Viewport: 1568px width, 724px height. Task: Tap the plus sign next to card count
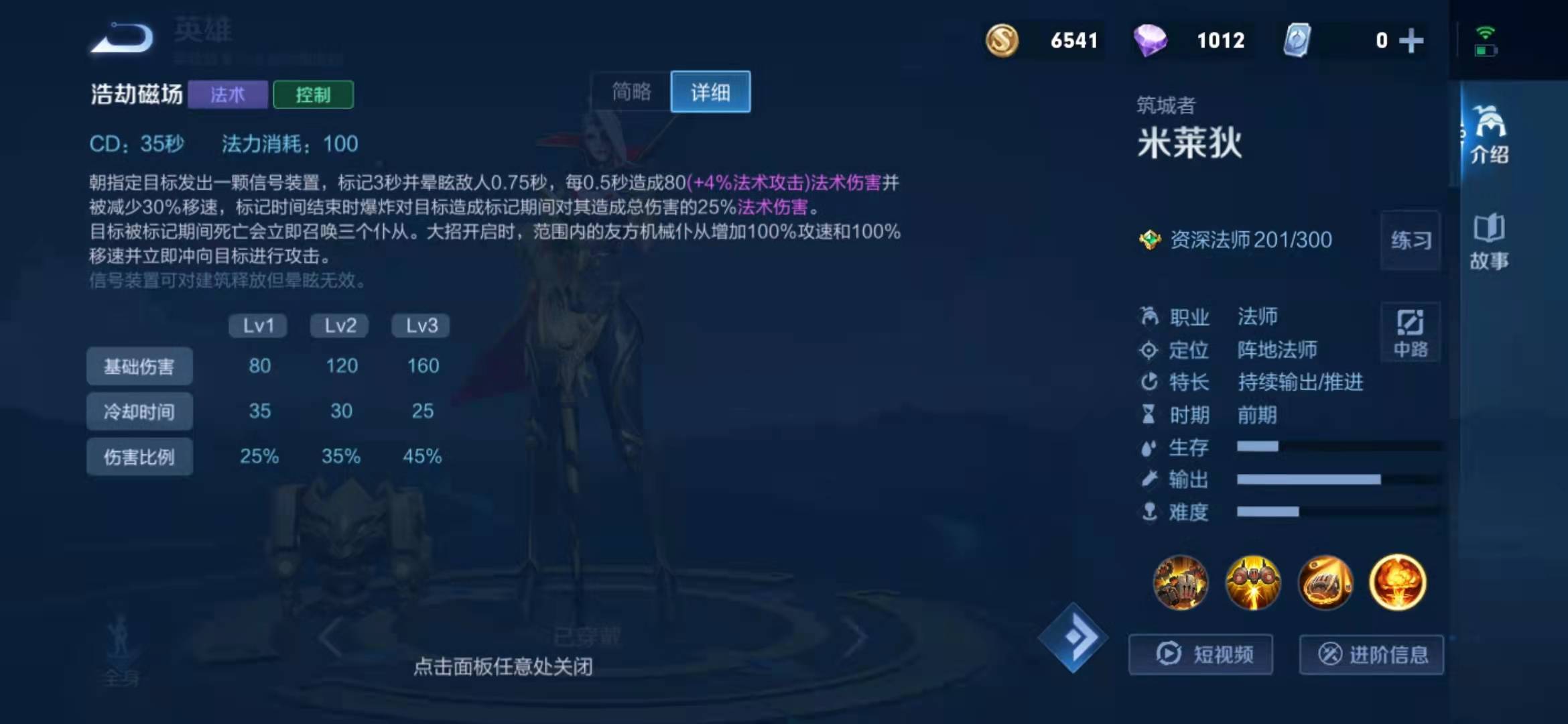point(1410,40)
